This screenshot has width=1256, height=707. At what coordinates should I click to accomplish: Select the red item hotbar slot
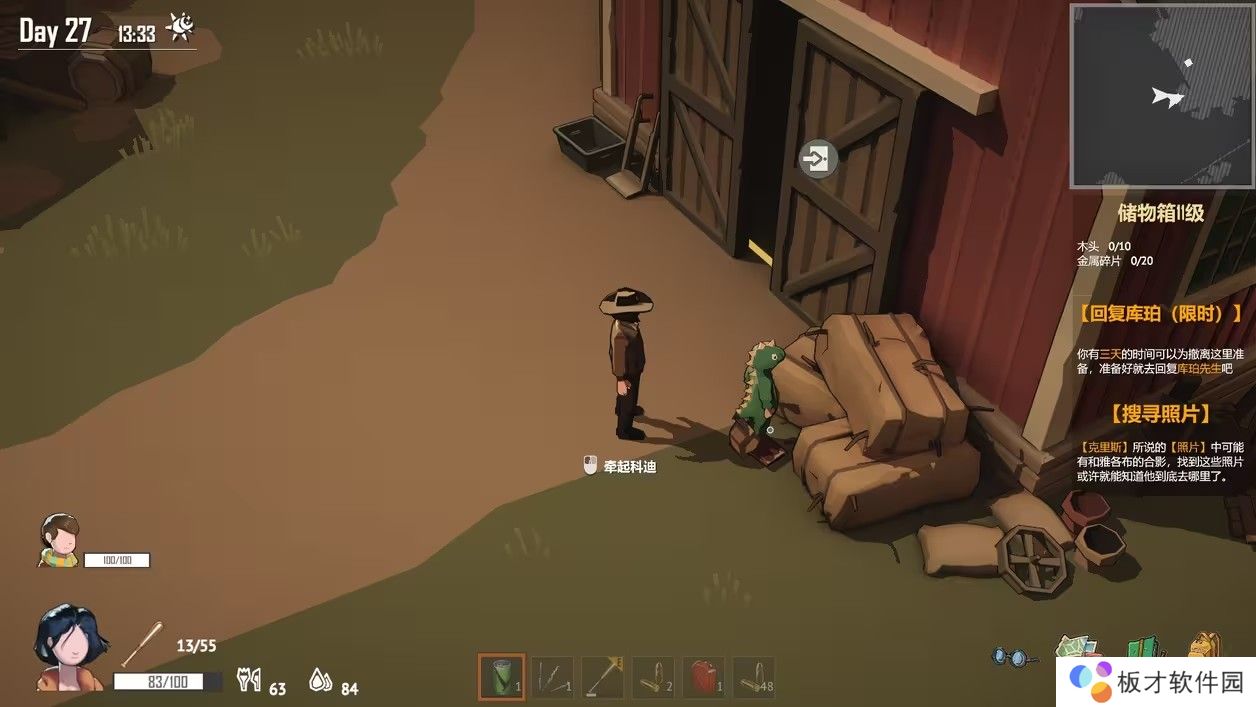coord(704,677)
